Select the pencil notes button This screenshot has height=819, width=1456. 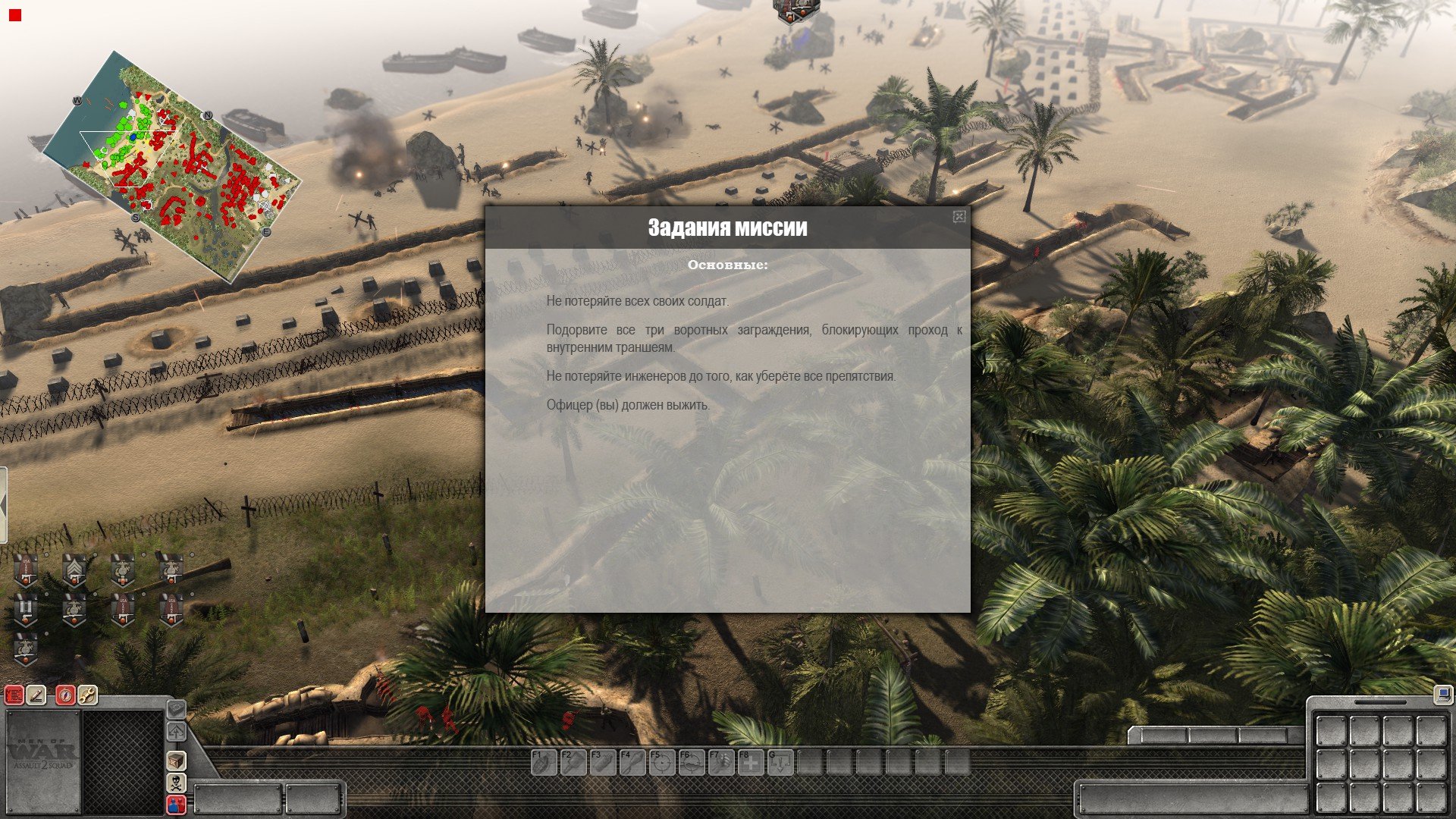(x=36, y=695)
